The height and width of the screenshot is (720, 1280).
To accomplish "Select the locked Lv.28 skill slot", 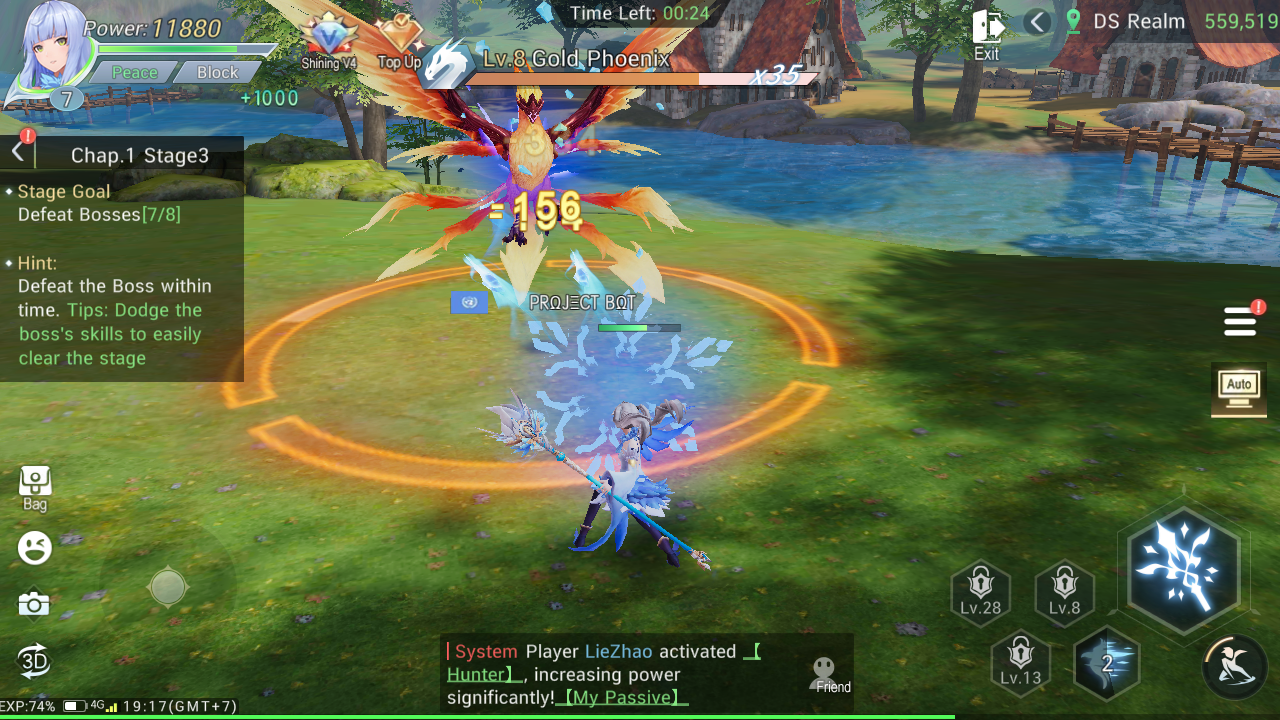I will point(980,592).
